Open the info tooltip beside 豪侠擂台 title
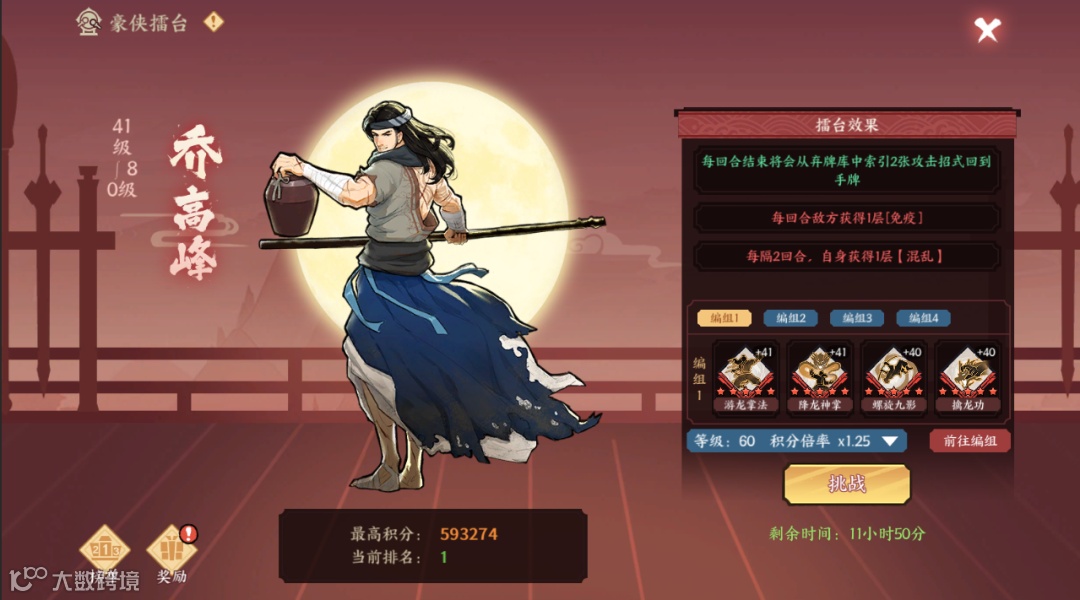The width and height of the screenshot is (1080, 600). coord(213,22)
